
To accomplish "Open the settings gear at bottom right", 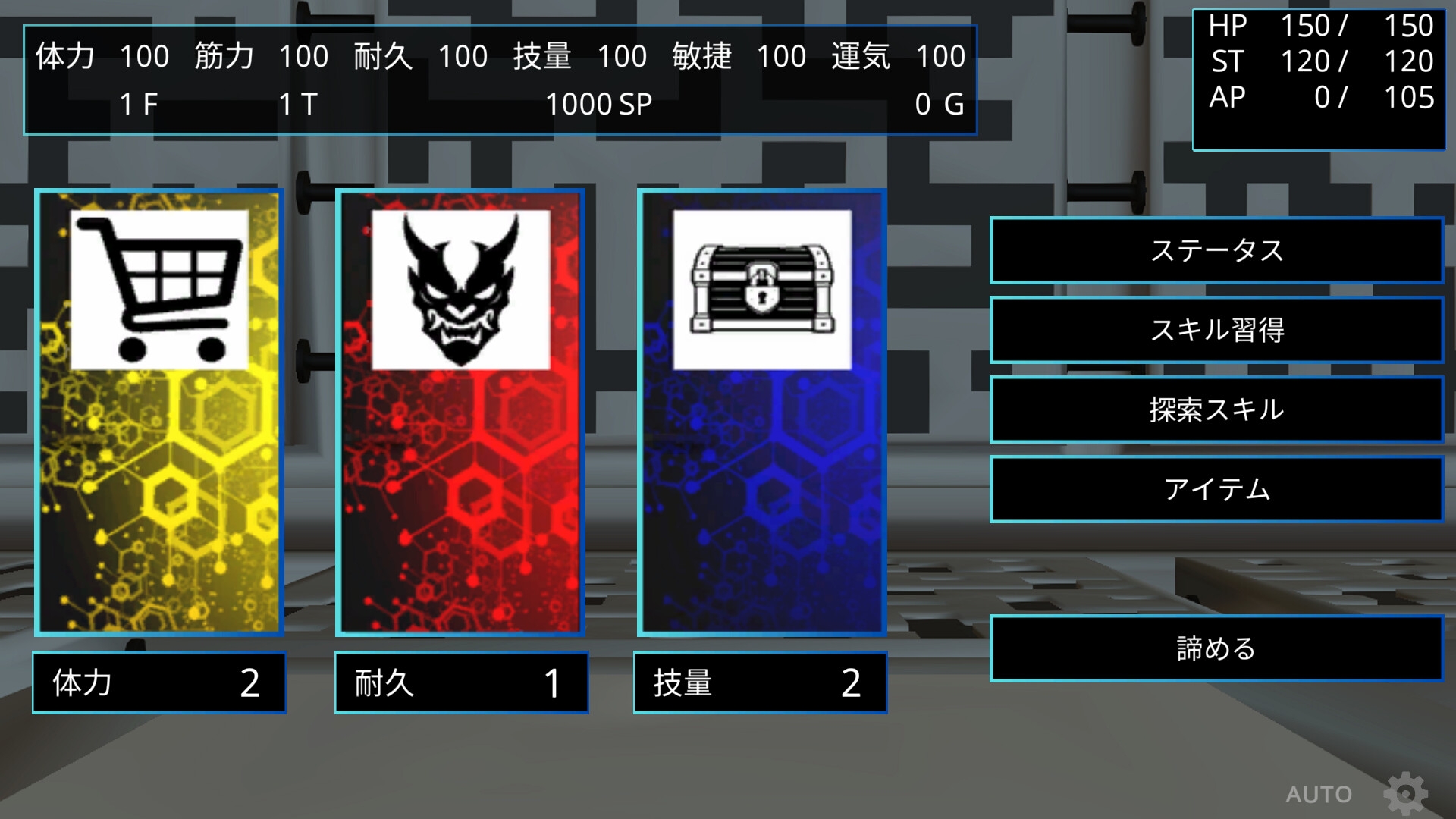I will (x=1407, y=793).
